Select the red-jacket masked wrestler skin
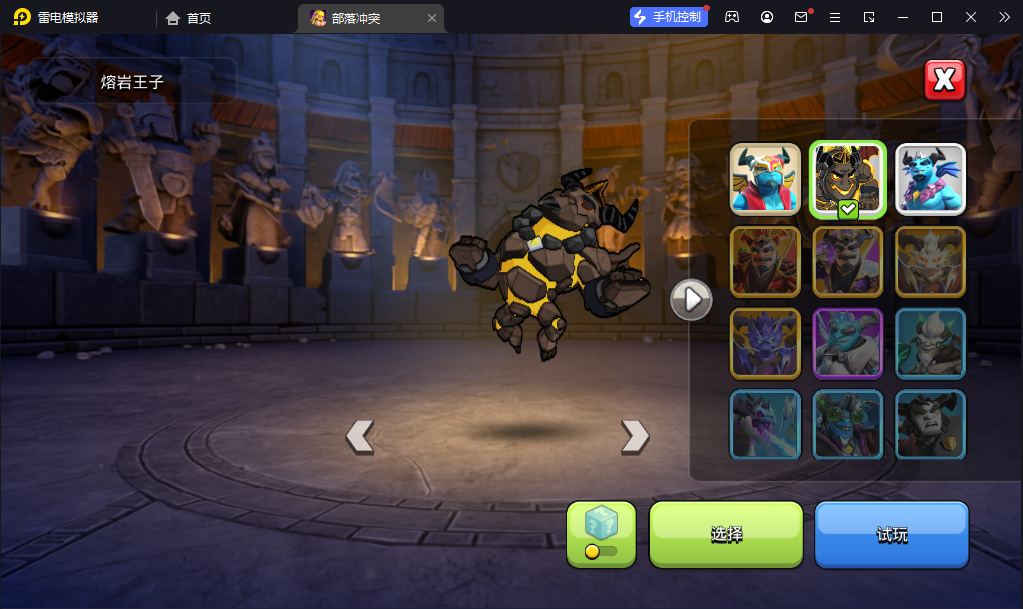The width and height of the screenshot is (1023, 609). coord(765,179)
